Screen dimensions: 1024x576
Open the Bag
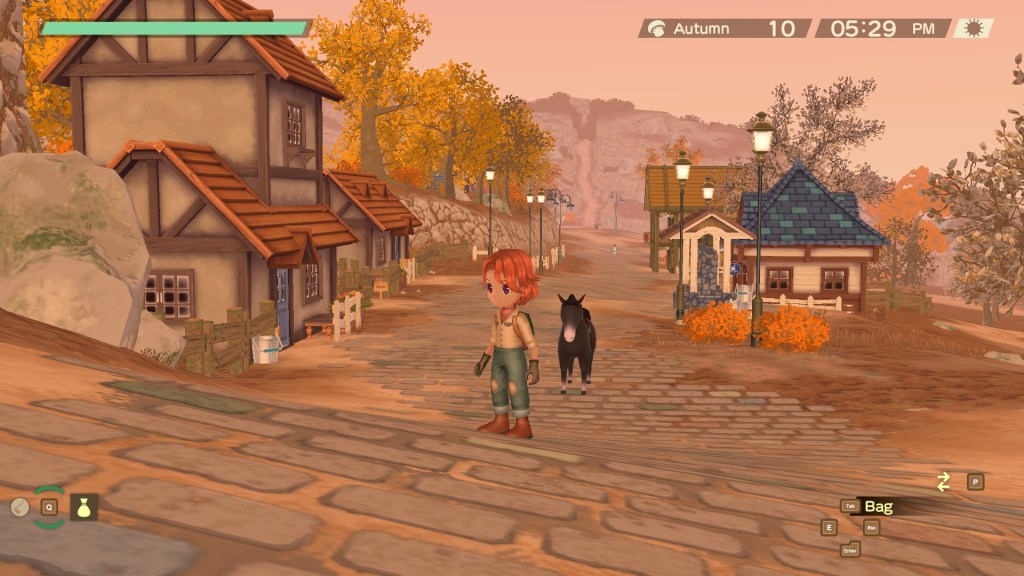pyautogui.click(x=878, y=506)
